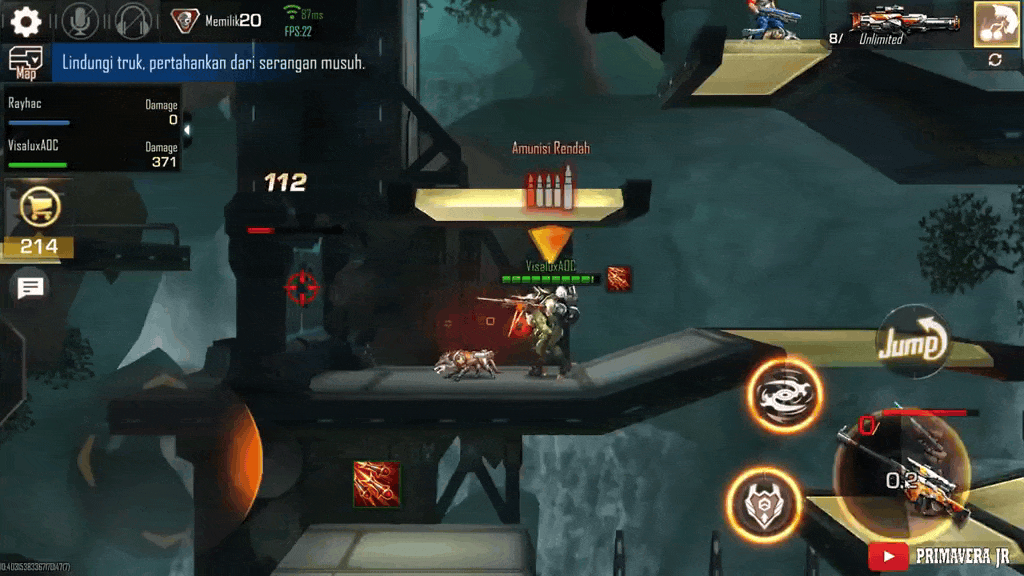Tap the character portrait icon in the top corner
Screen dimensions: 1024x576
(x=996, y=24)
